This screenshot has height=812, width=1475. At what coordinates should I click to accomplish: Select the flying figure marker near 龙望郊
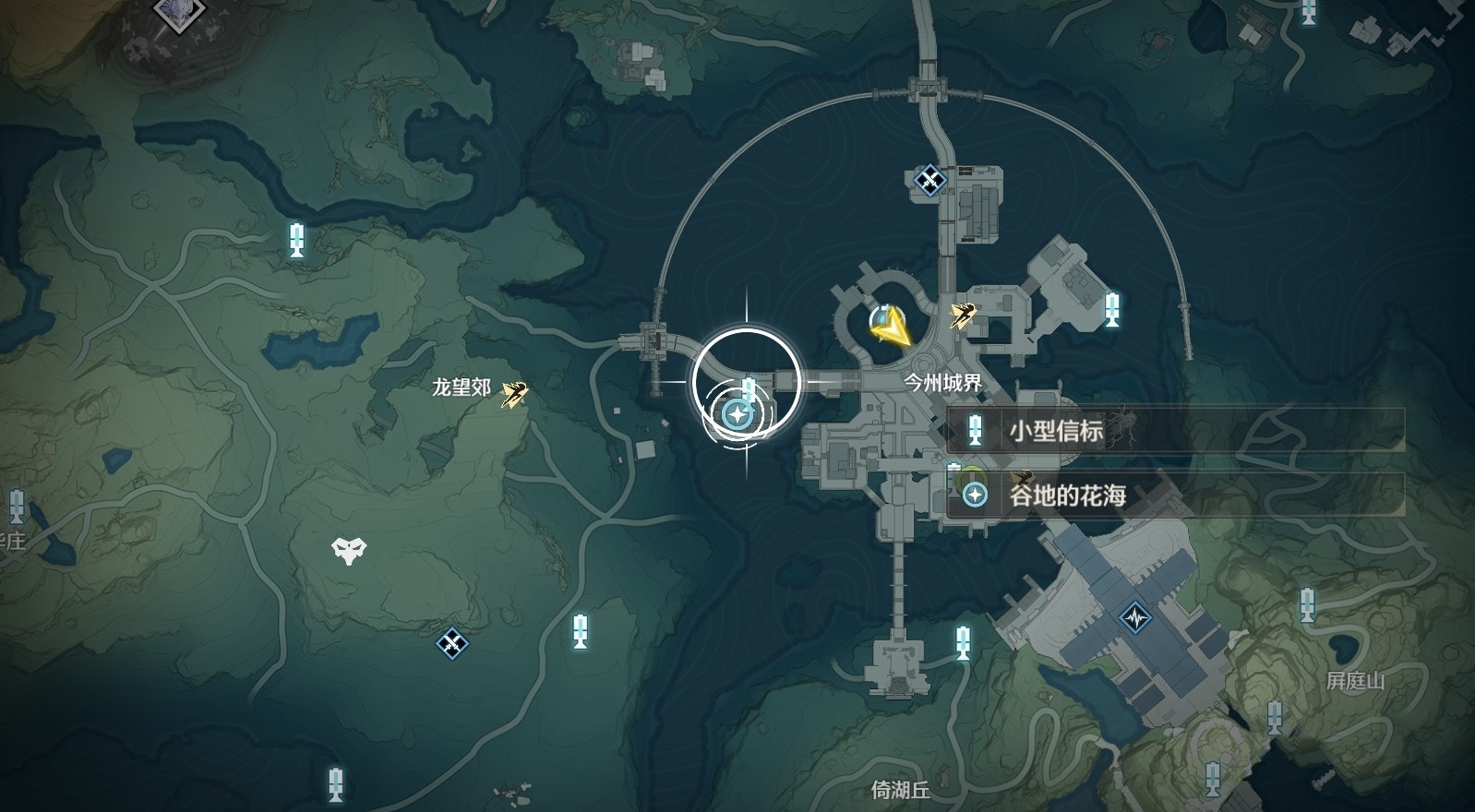pos(513,395)
